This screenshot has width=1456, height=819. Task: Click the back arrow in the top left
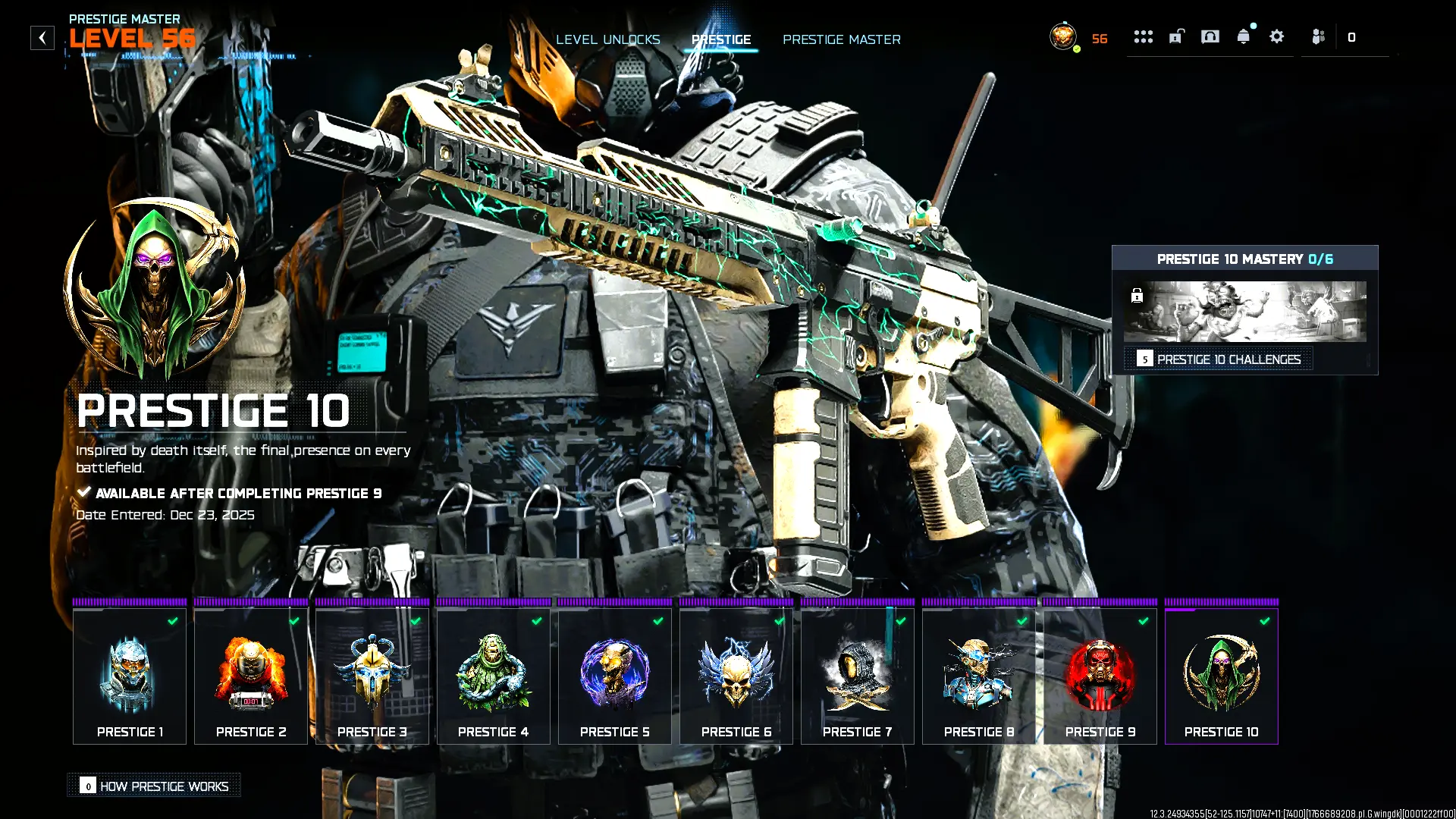[x=42, y=37]
